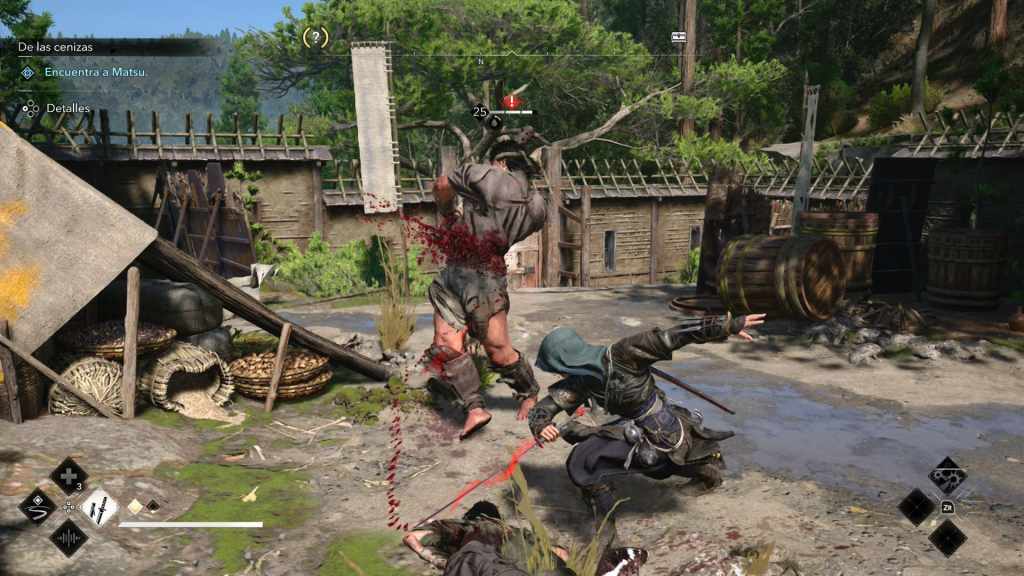1024x576 pixels.
Task: Select the curved blade weapon slot
Action: click(x=37, y=506)
